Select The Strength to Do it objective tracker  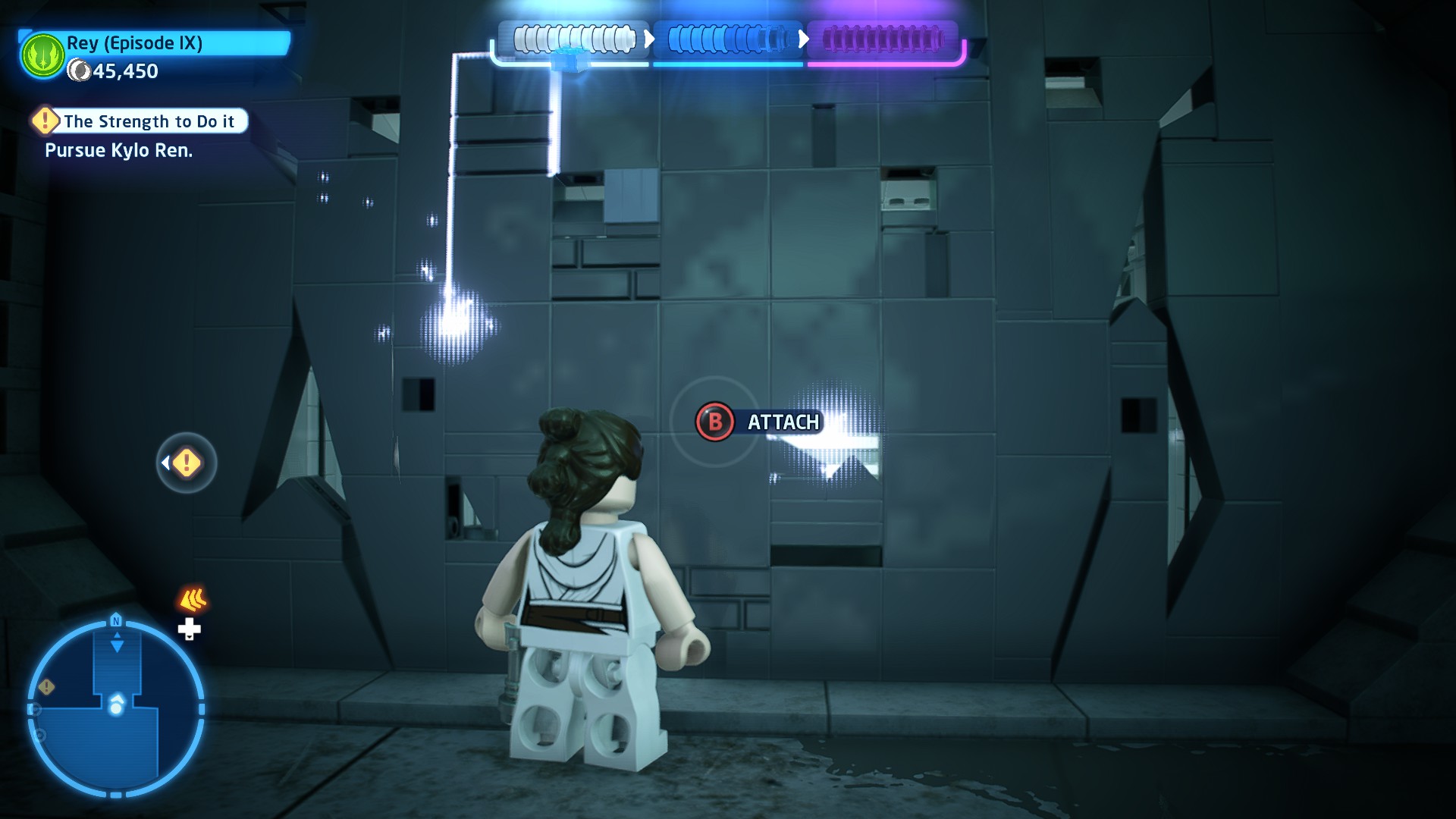coord(140,121)
